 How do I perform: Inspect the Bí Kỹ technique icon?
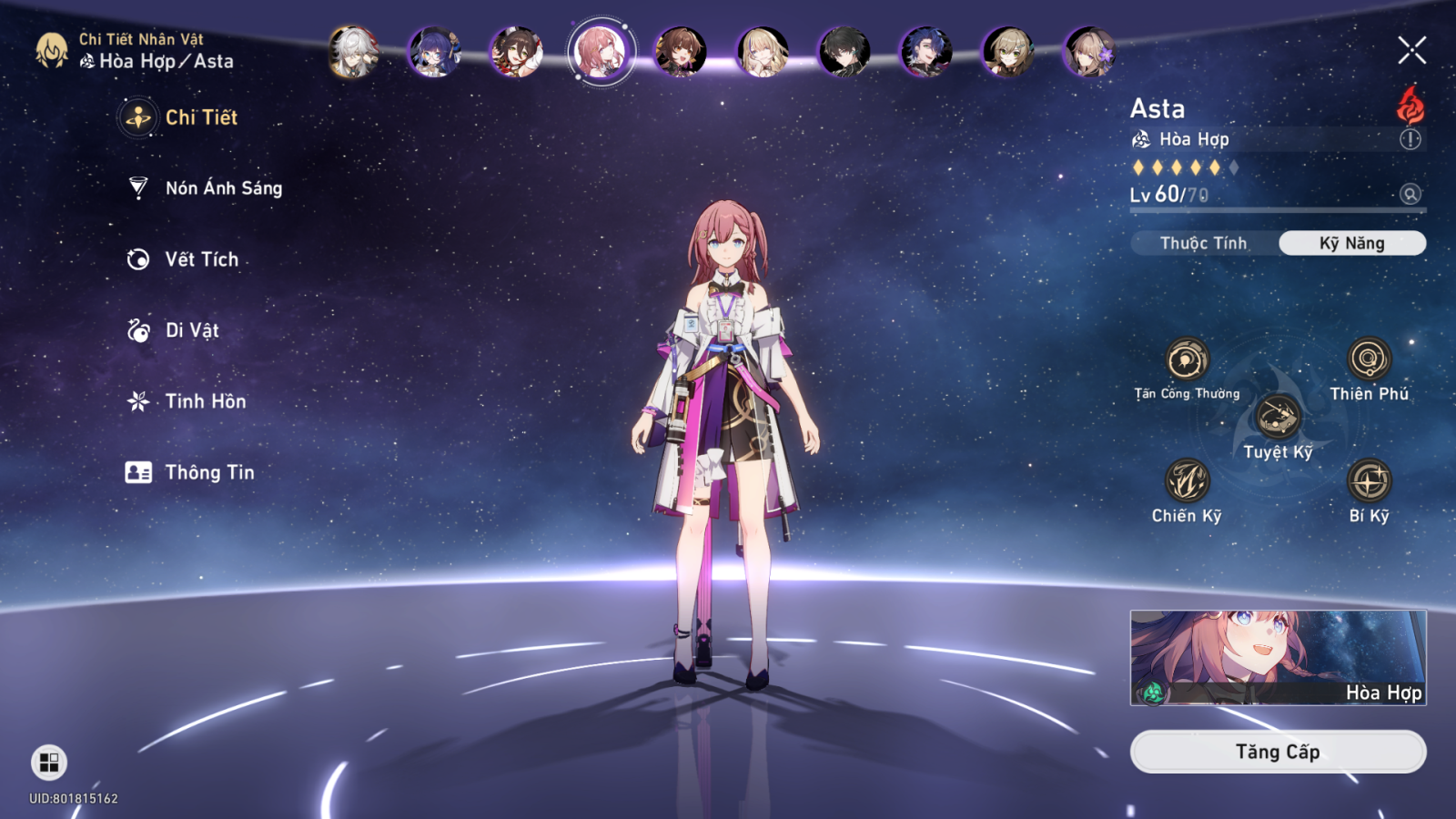click(1369, 481)
